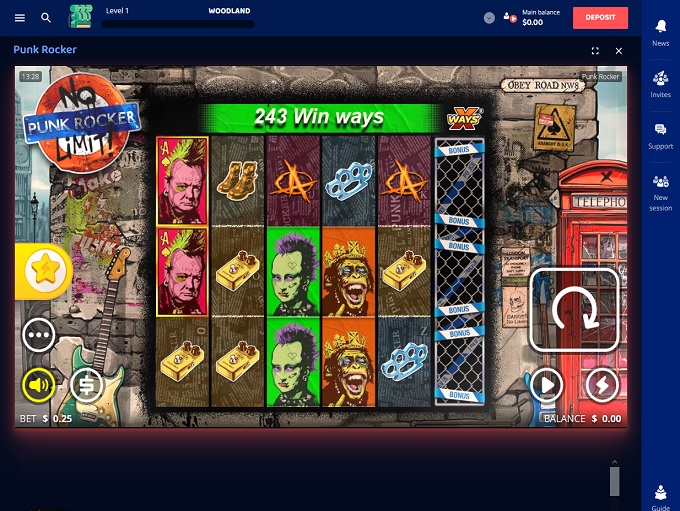Viewport: 680px width, 511px height.
Task: Expand the main balance dropdown arrow
Action: pyautogui.click(x=489, y=18)
